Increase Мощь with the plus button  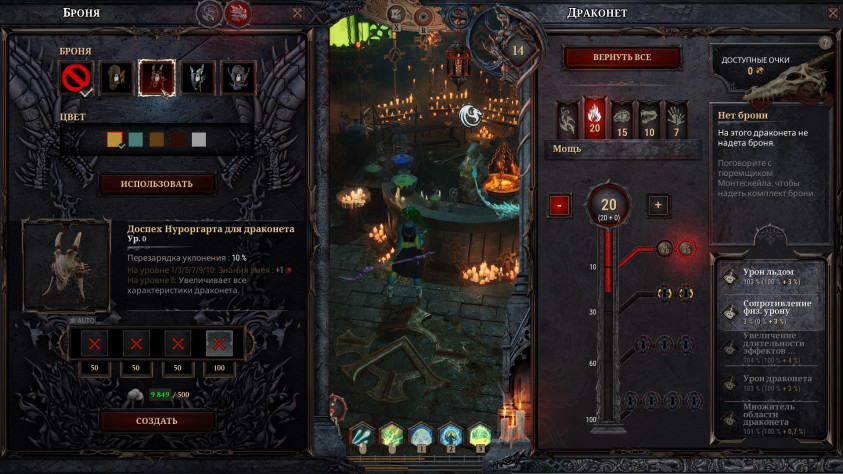coord(657,205)
